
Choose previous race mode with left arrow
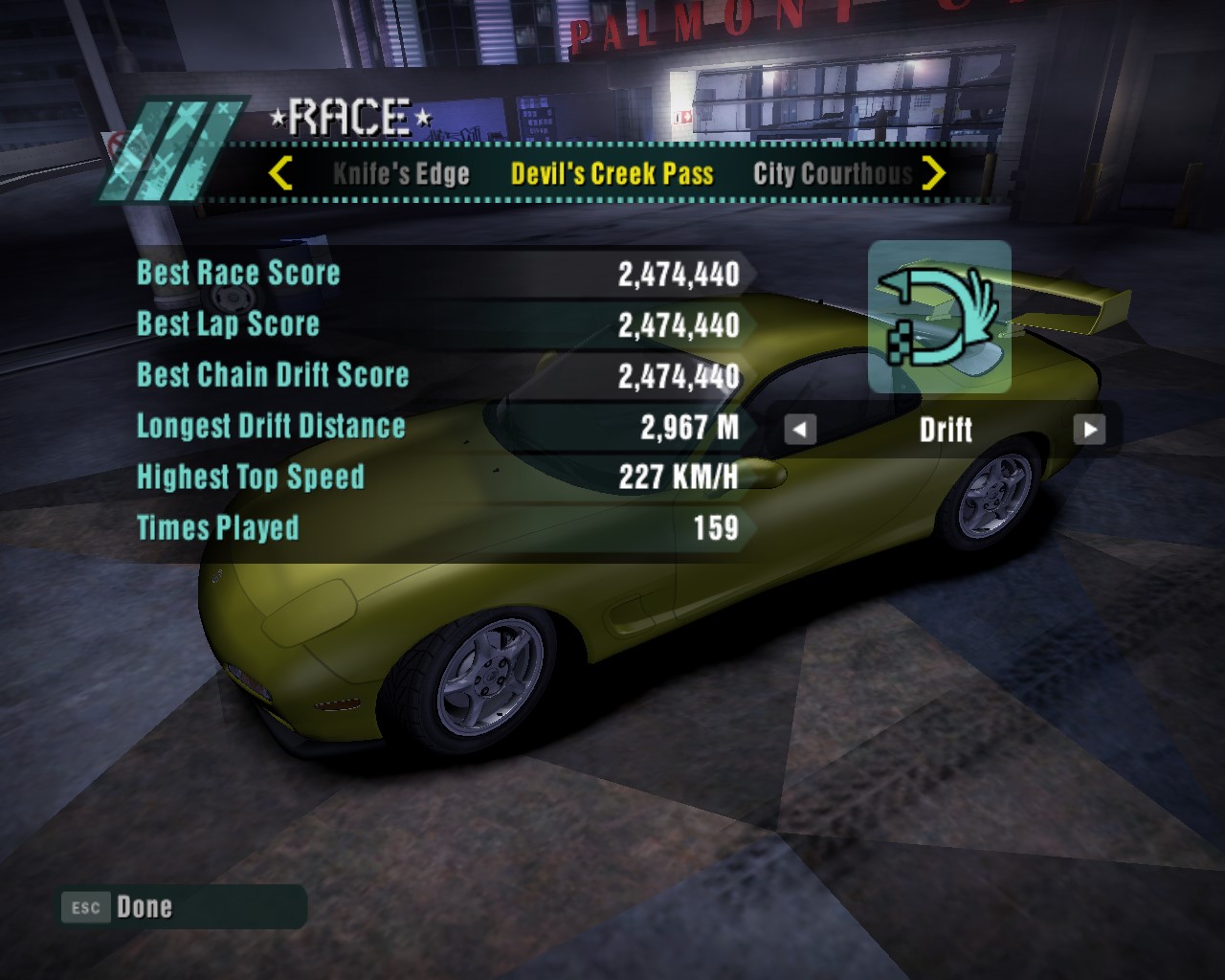800,430
